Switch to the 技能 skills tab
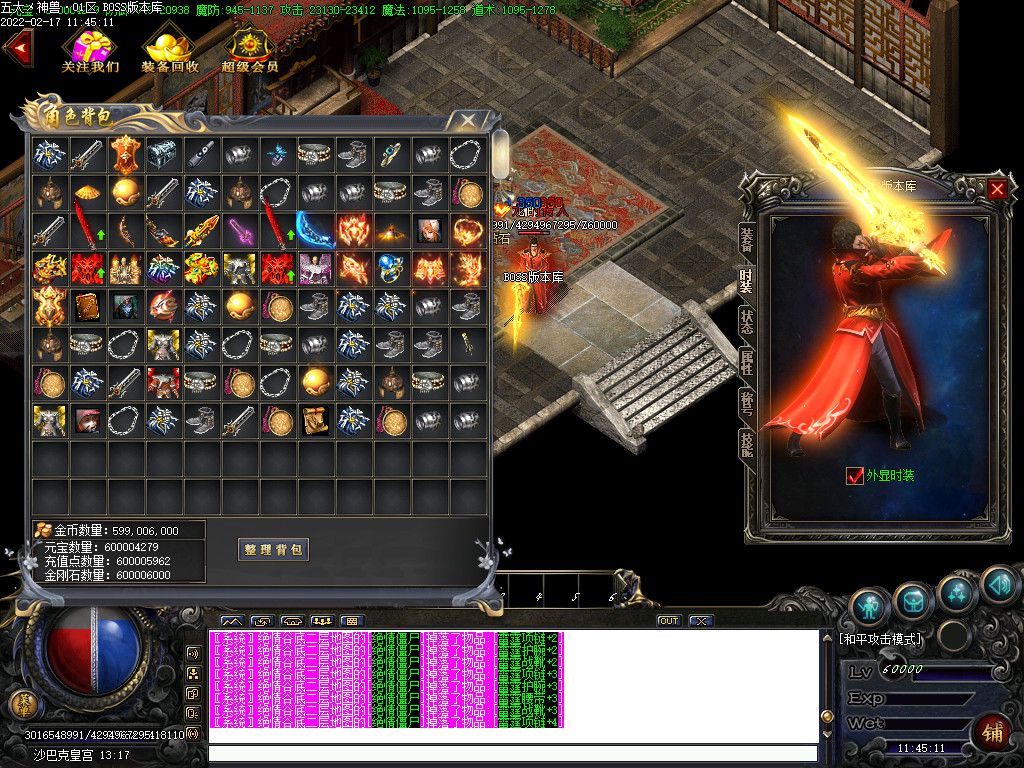The image size is (1024, 768). click(x=747, y=443)
